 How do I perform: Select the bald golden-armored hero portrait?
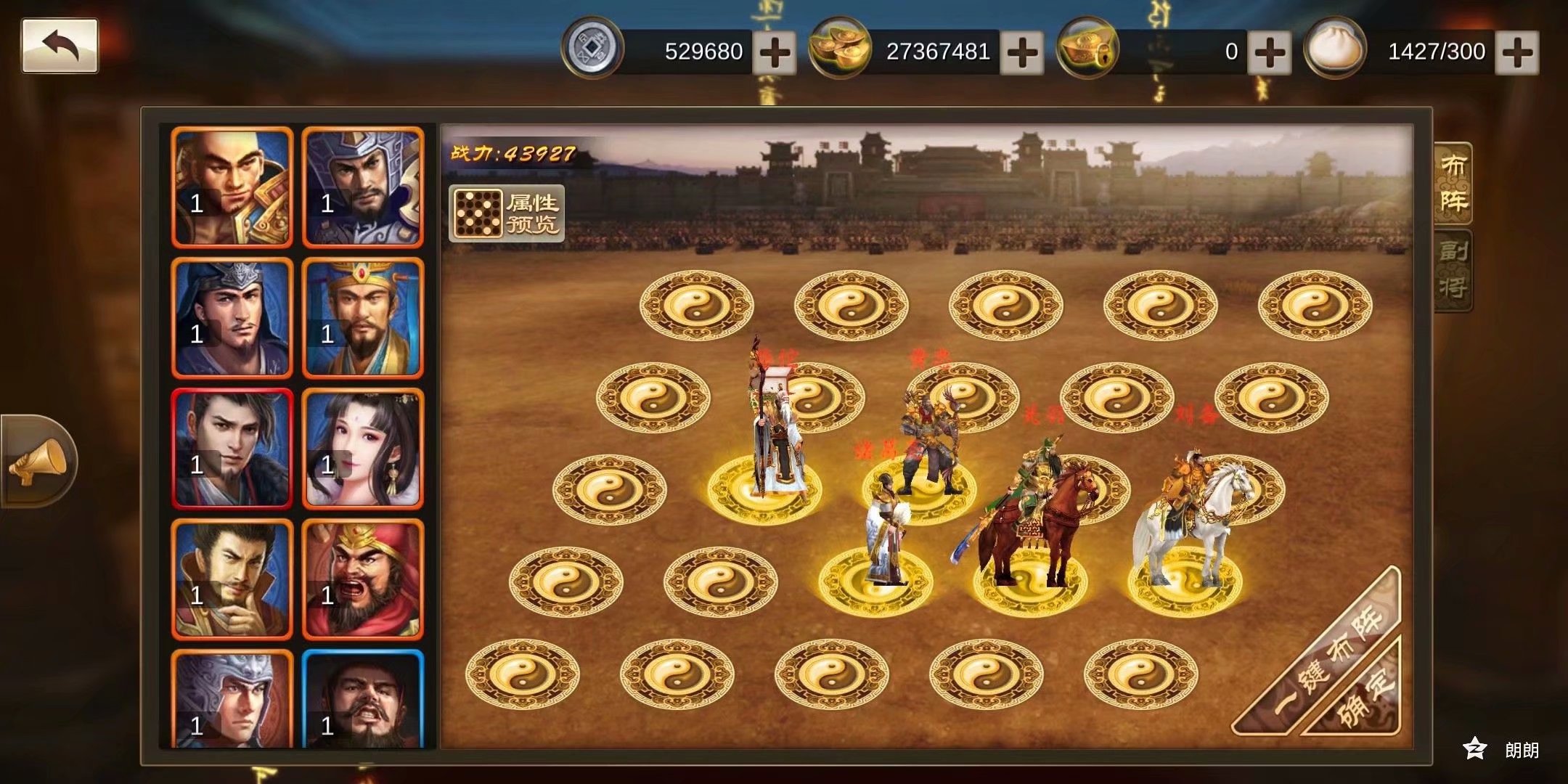point(232,187)
